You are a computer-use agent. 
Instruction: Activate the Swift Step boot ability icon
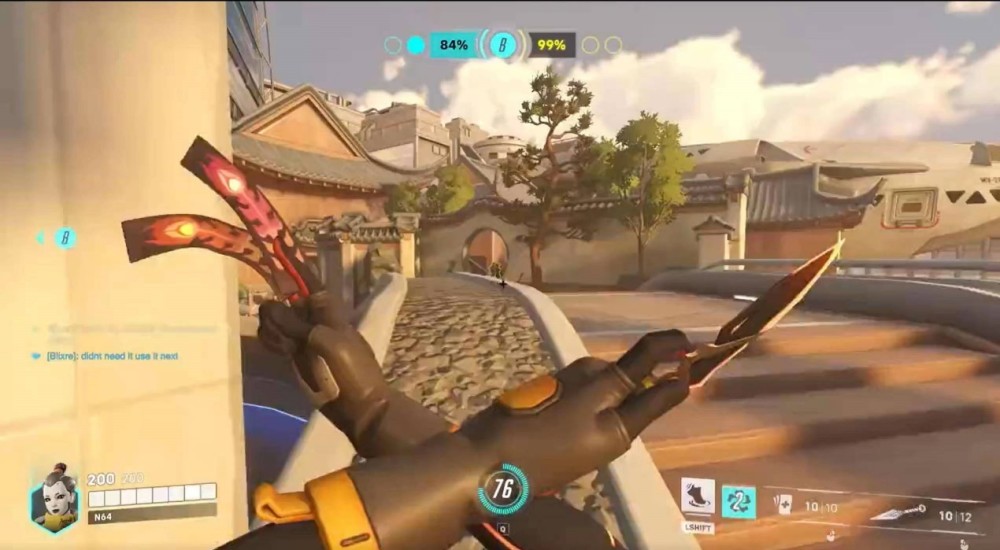pos(697,497)
